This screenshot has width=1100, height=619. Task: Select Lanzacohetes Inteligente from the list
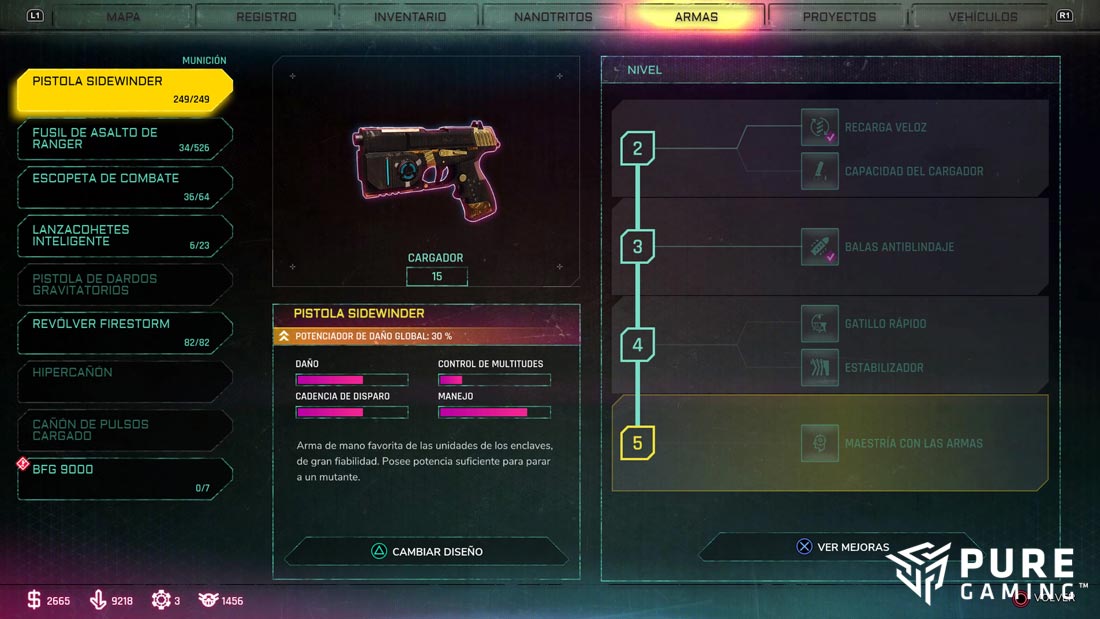tap(125, 236)
